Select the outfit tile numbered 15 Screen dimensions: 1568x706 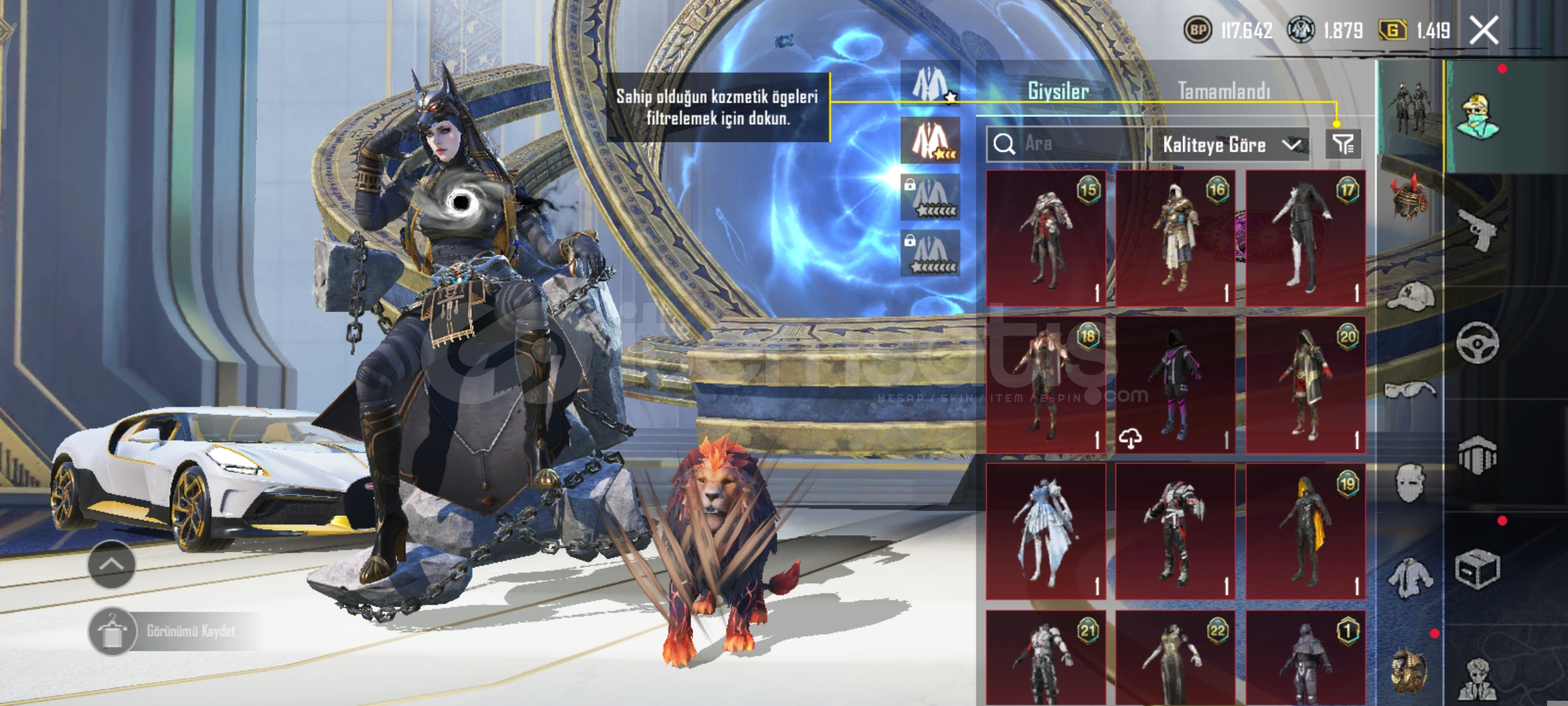tap(1045, 239)
